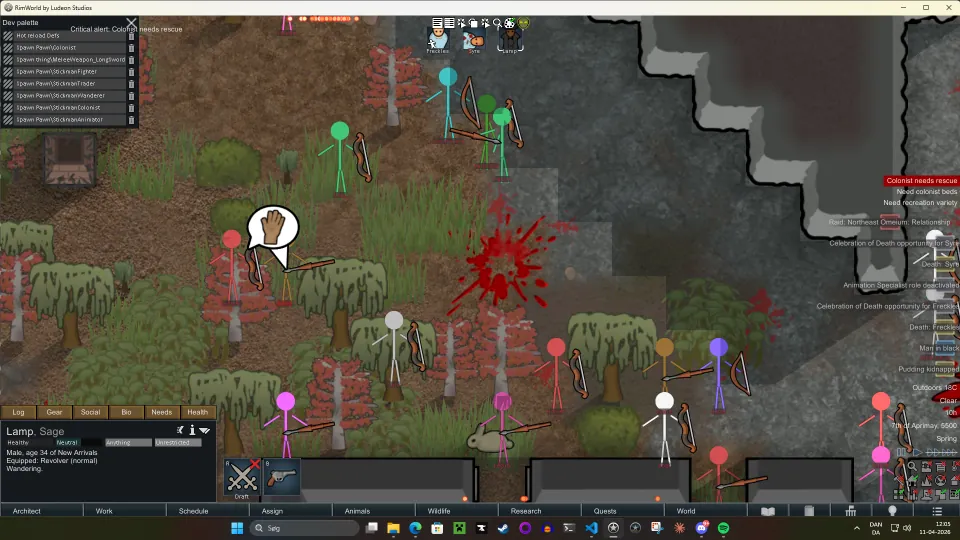Open the Schedule menu
The height and width of the screenshot is (540, 960).
[193, 511]
